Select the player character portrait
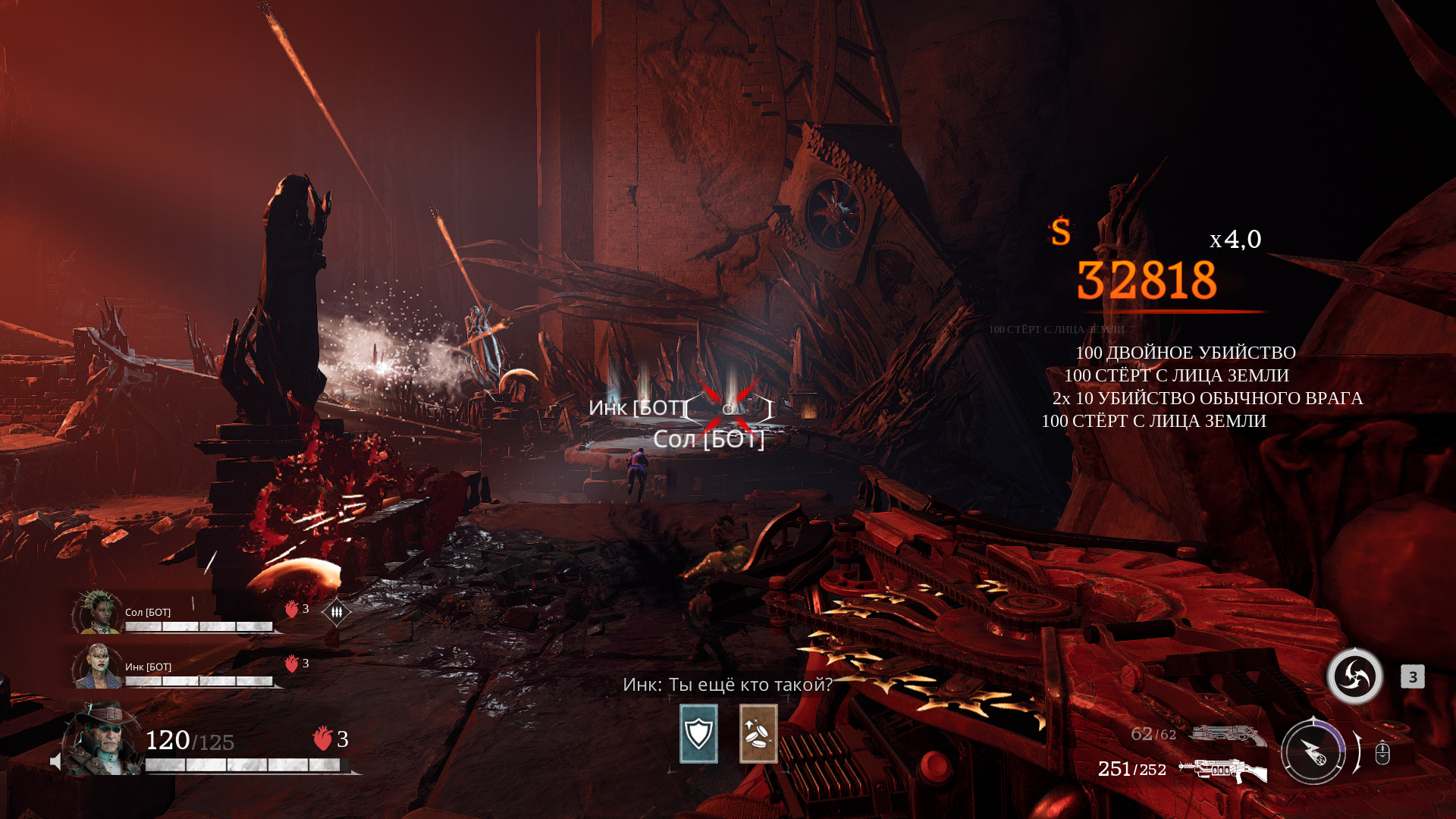 104,740
